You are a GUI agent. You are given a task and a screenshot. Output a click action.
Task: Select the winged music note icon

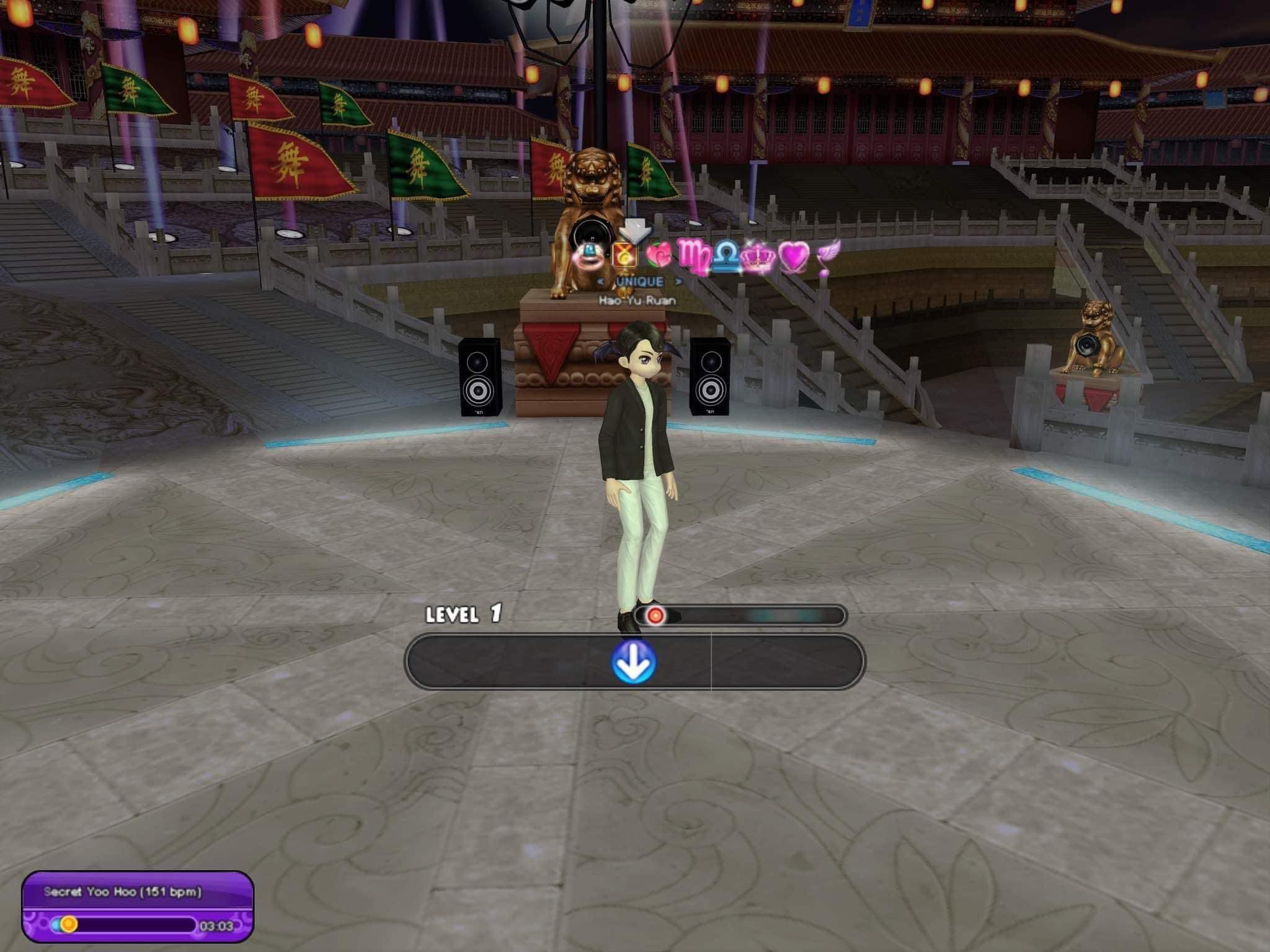[x=828, y=256]
